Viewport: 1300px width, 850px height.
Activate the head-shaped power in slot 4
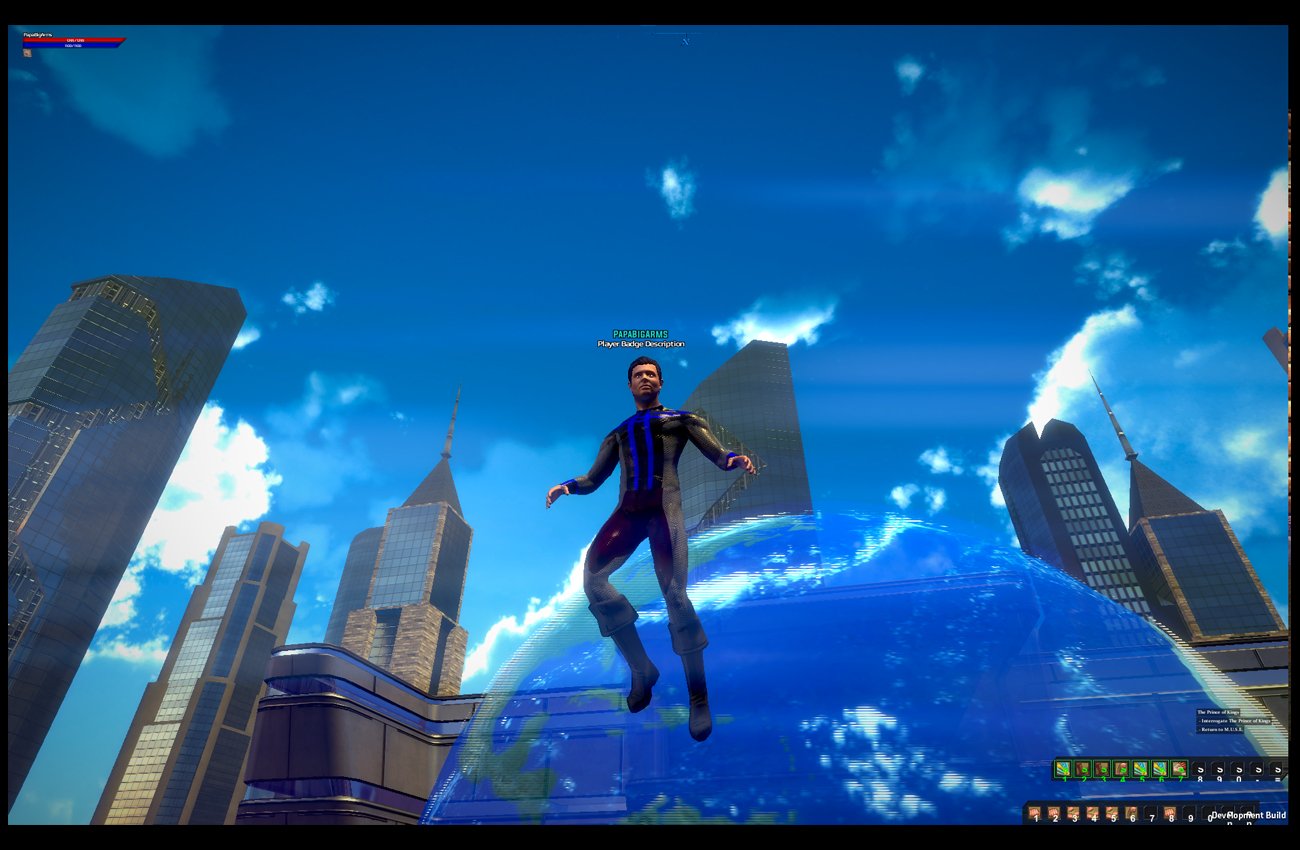1122,769
